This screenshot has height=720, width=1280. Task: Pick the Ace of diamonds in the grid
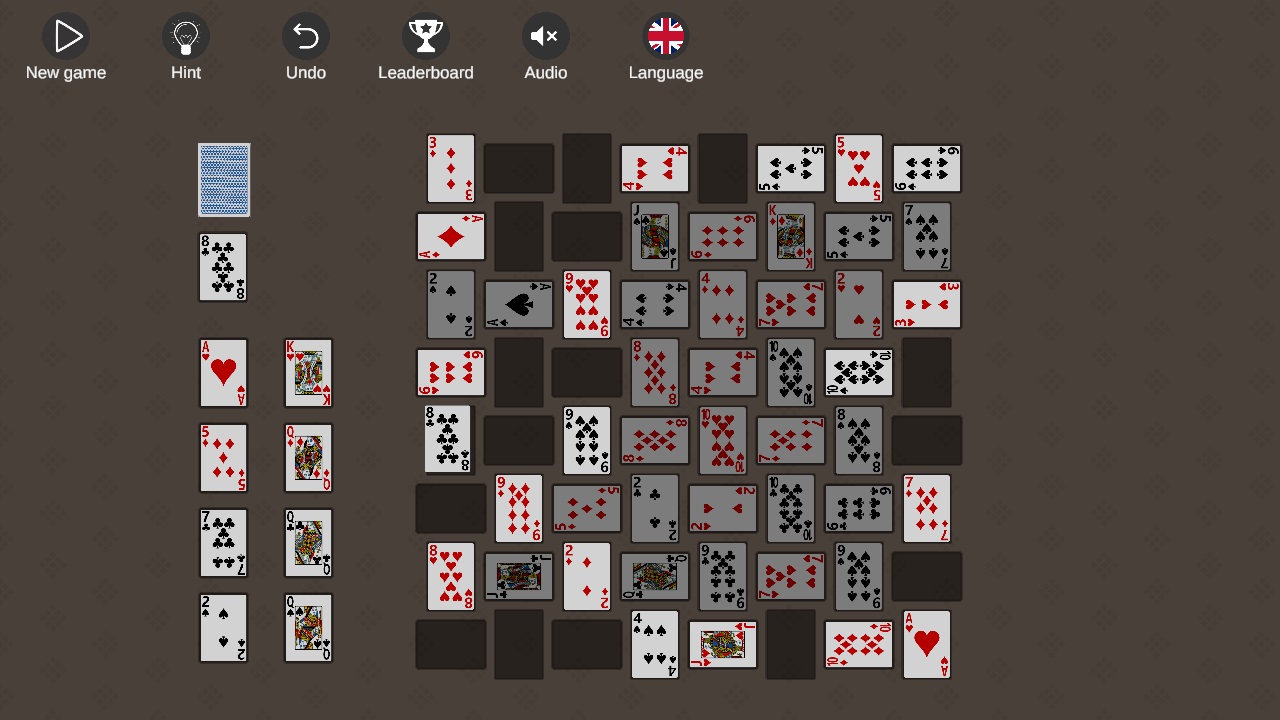click(451, 237)
